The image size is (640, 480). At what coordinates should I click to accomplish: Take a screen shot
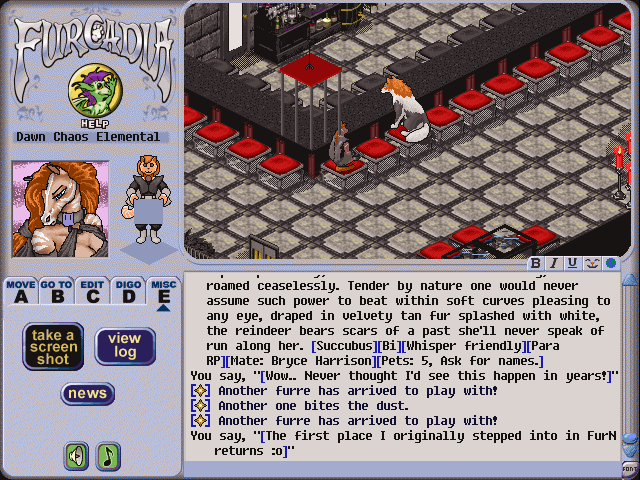click(x=53, y=346)
